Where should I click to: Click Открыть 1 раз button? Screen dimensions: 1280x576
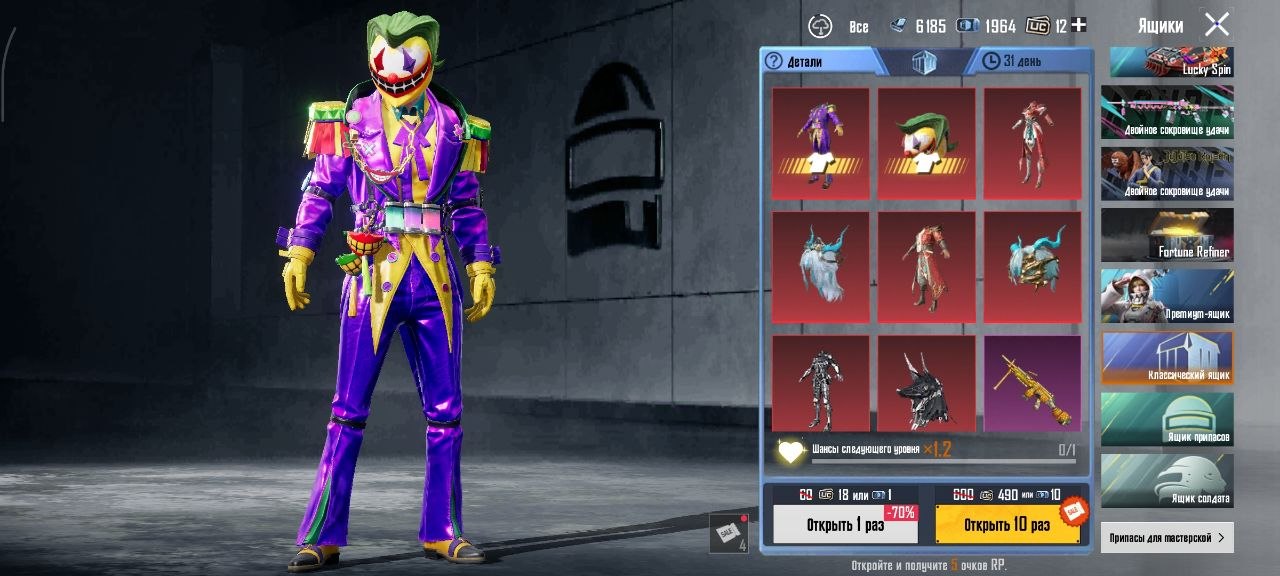(x=845, y=524)
